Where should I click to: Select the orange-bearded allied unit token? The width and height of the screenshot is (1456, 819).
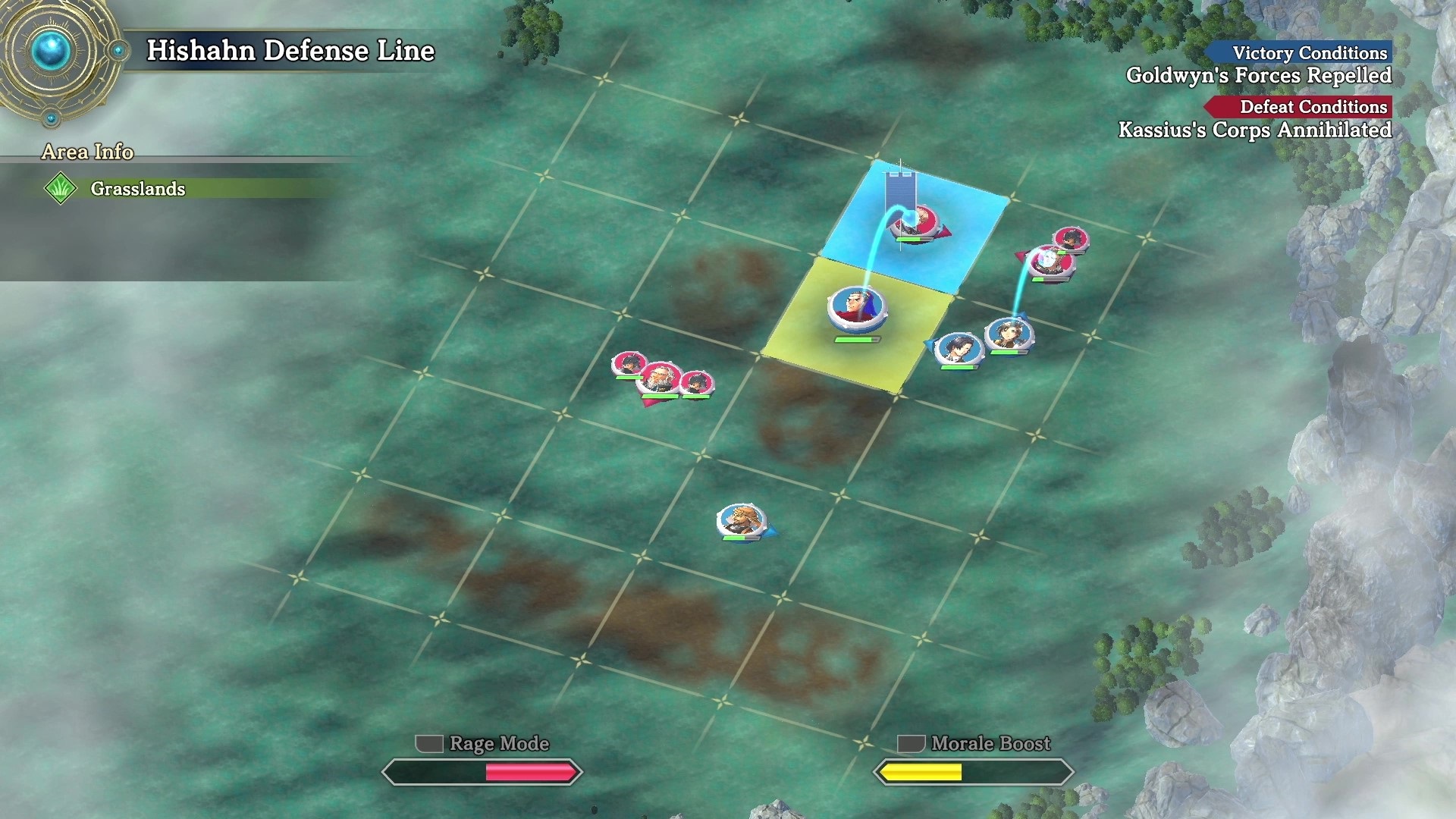[741, 520]
